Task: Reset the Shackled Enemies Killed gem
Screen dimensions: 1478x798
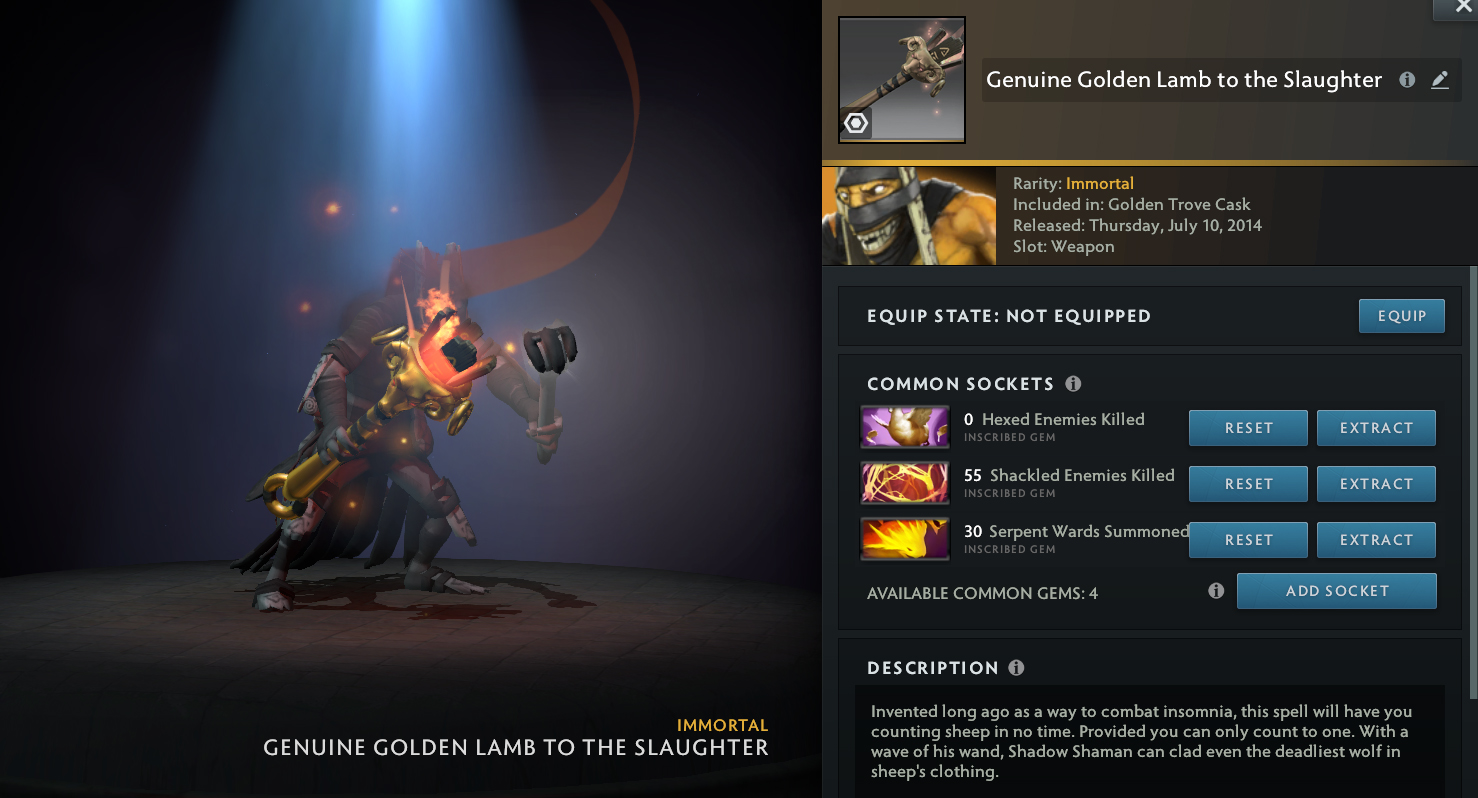Action: coord(1248,484)
